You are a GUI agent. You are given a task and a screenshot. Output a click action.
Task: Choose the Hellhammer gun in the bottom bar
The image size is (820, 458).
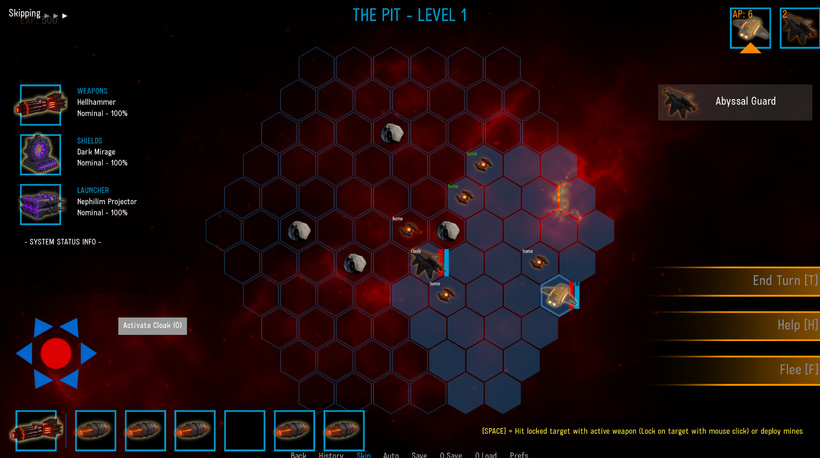pos(35,431)
